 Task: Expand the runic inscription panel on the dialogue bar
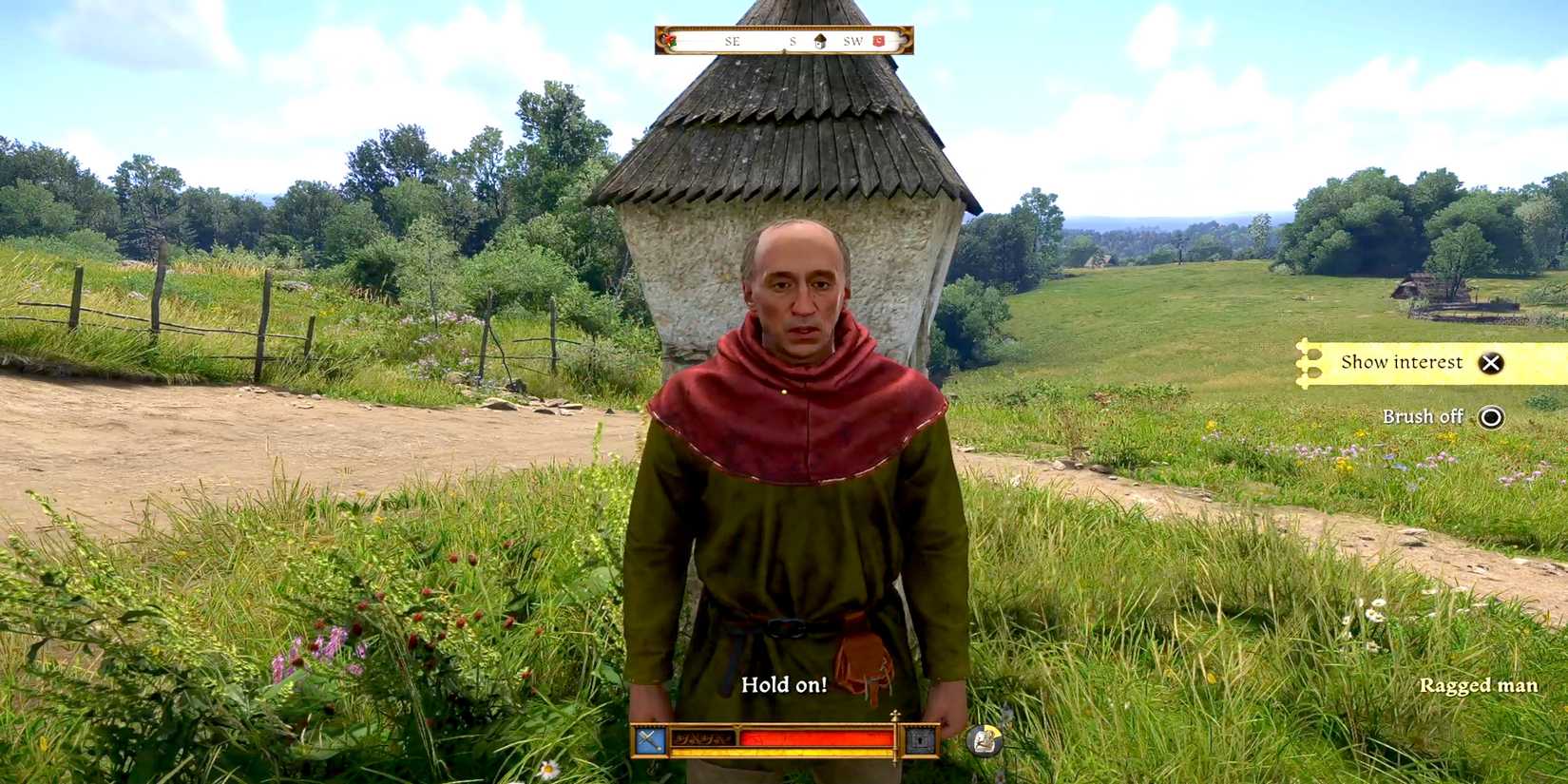702,738
